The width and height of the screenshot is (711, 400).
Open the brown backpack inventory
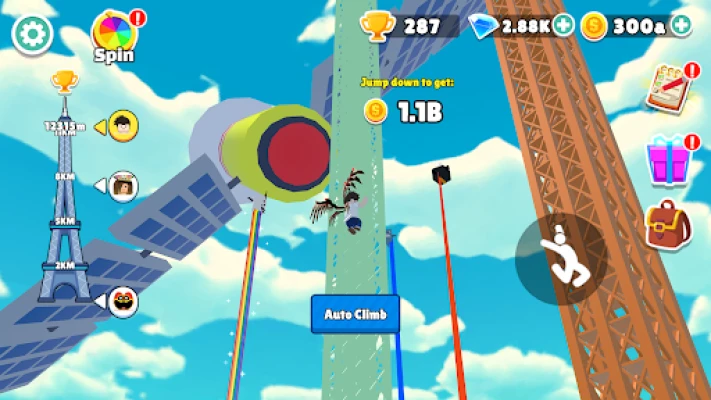(666, 224)
